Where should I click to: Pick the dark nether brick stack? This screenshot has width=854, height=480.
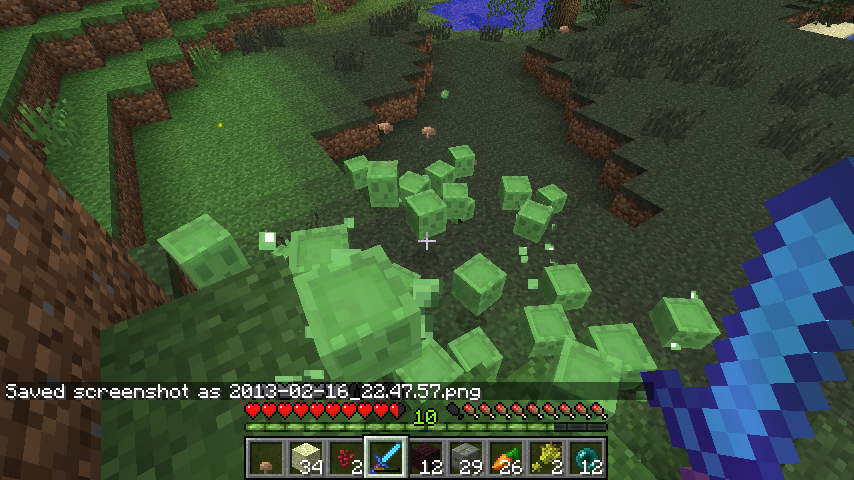(x=426, y=459)
